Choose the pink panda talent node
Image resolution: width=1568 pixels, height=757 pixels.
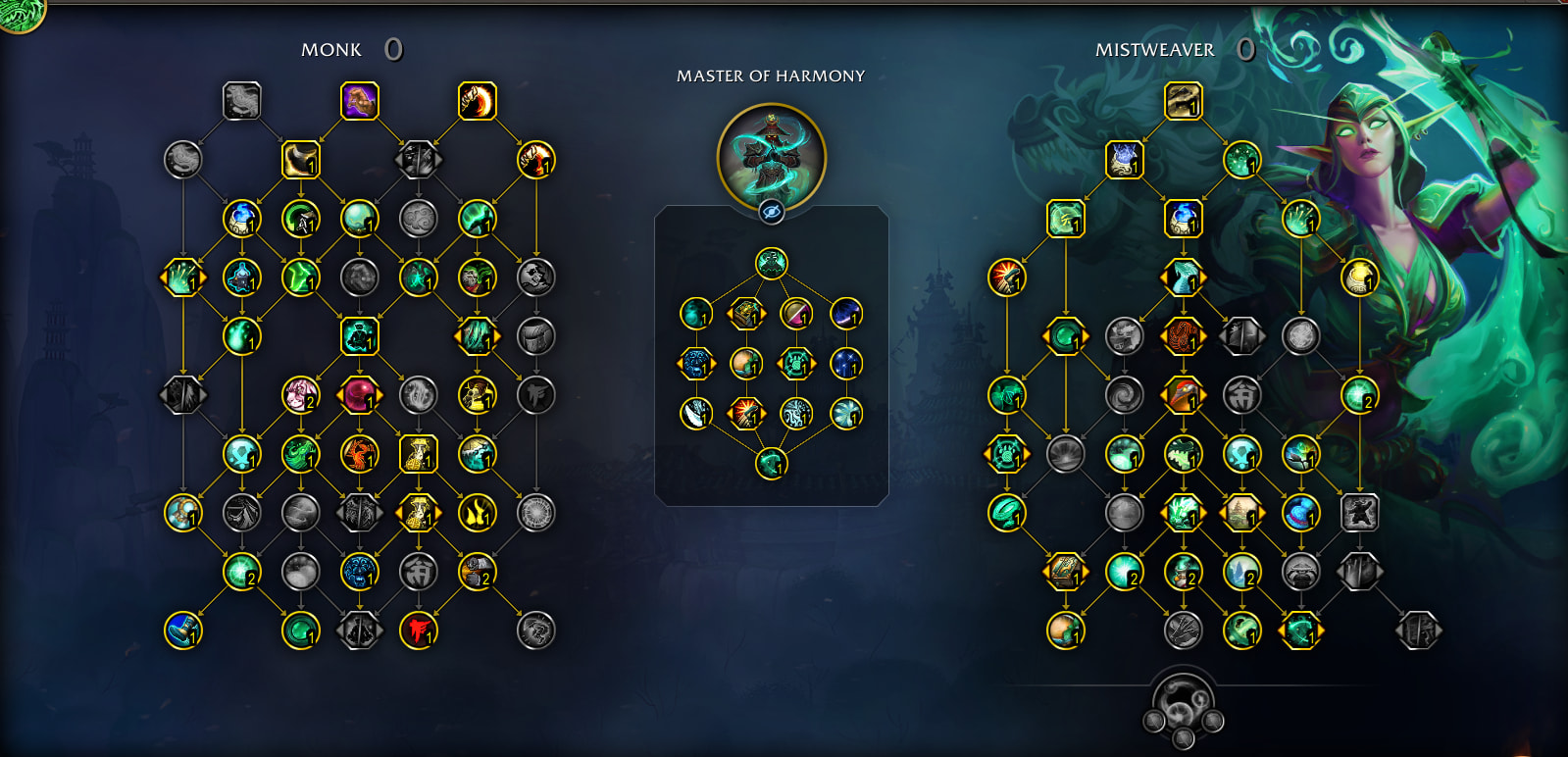pyautogui.click(x=301, y=395)
